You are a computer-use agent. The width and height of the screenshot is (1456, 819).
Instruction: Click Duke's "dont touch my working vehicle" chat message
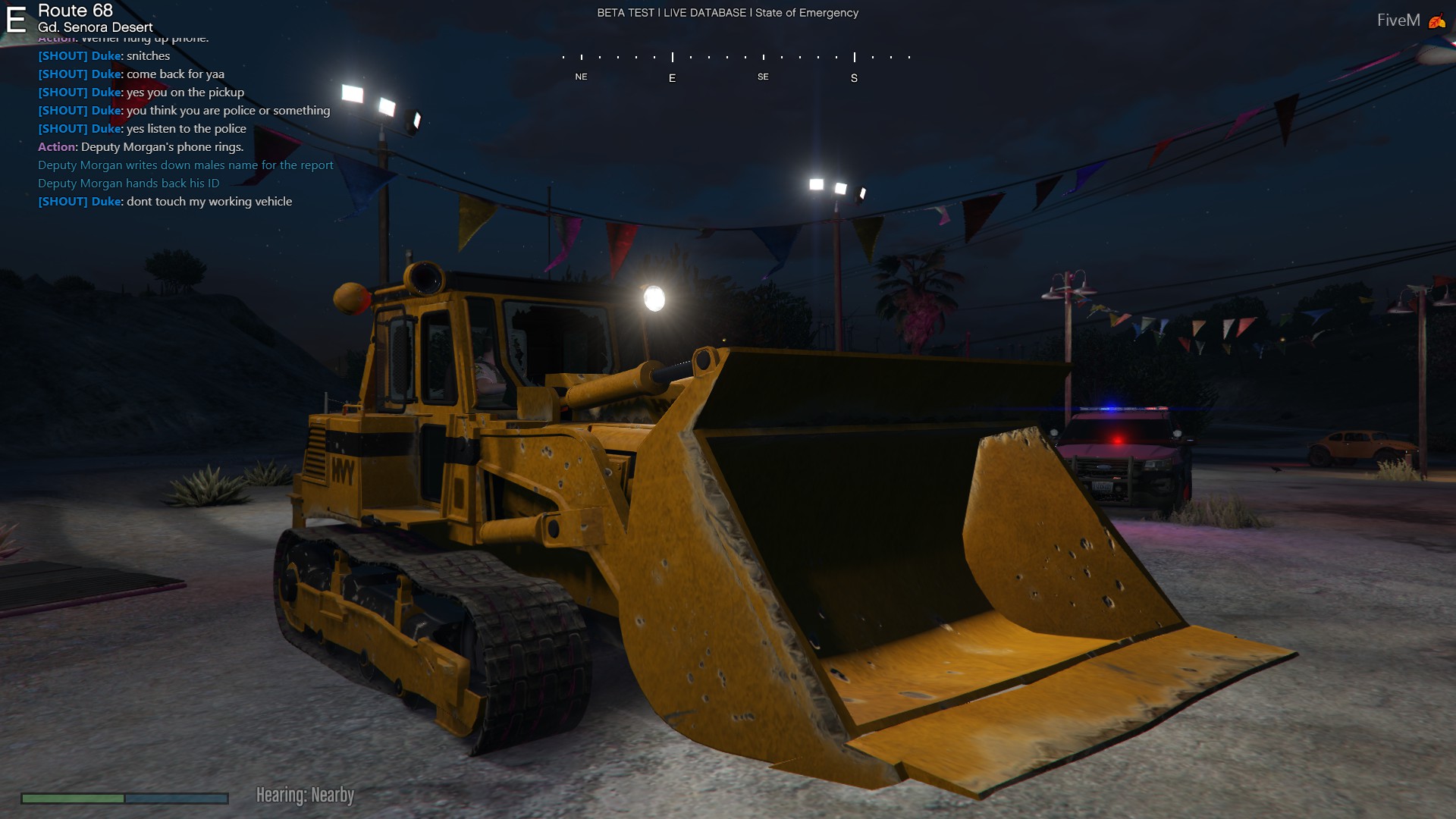(165, 202)
